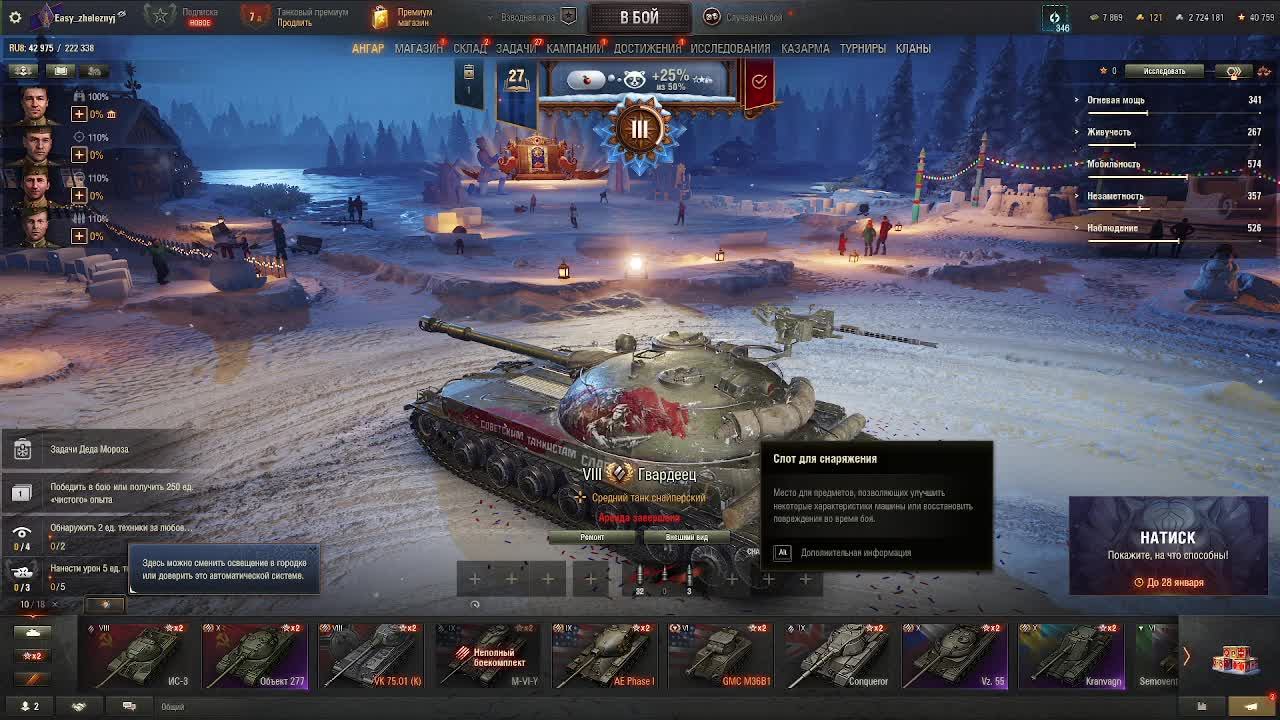Open the ЗАДАЧИ tab

pyautogui.click(x=516, y=48)
